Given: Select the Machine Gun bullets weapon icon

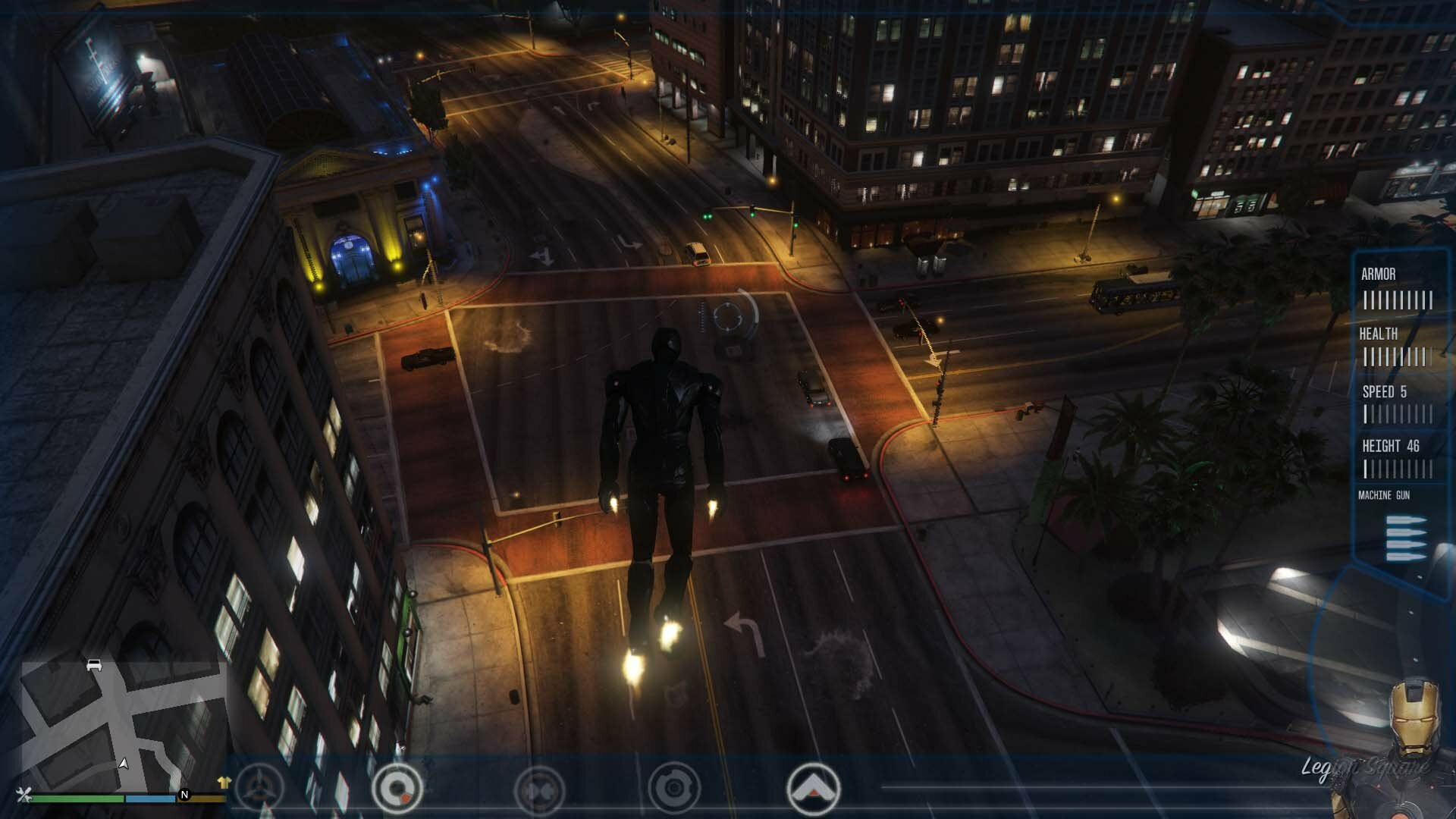Looking at the screenshot, I should pos(1406,538).
